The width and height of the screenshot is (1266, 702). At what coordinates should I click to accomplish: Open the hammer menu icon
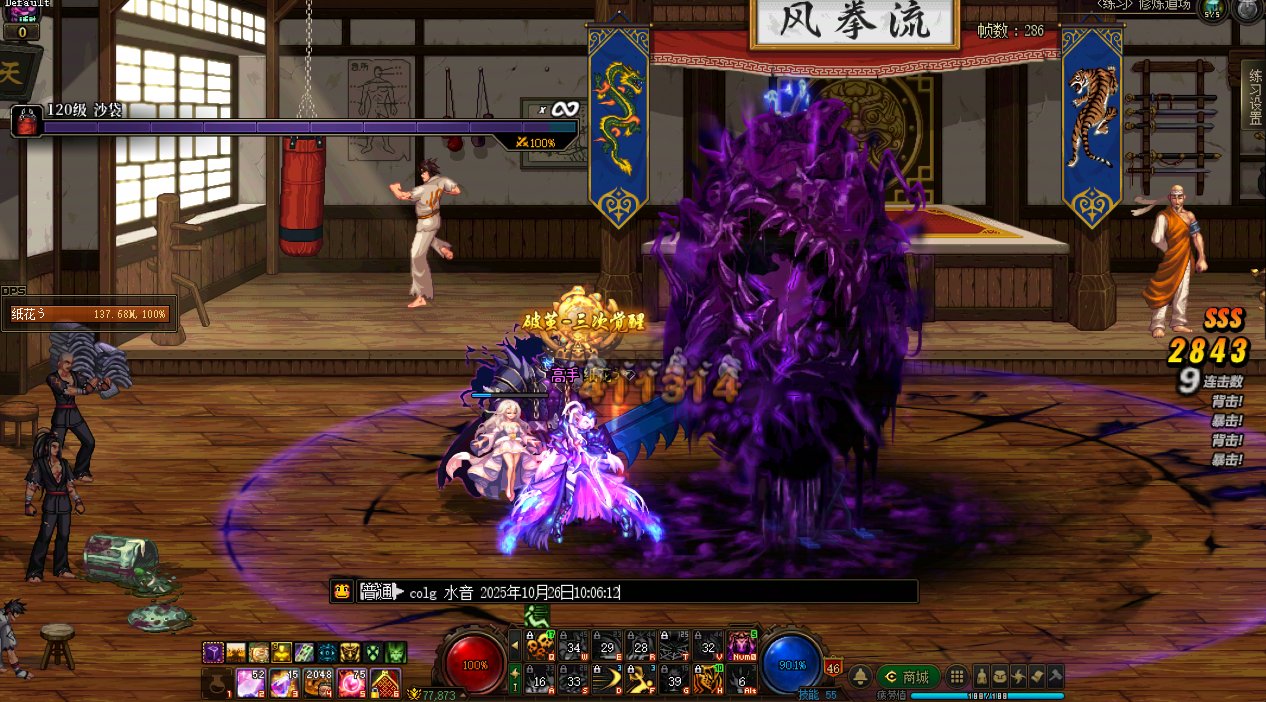[x=1054, y=677]
